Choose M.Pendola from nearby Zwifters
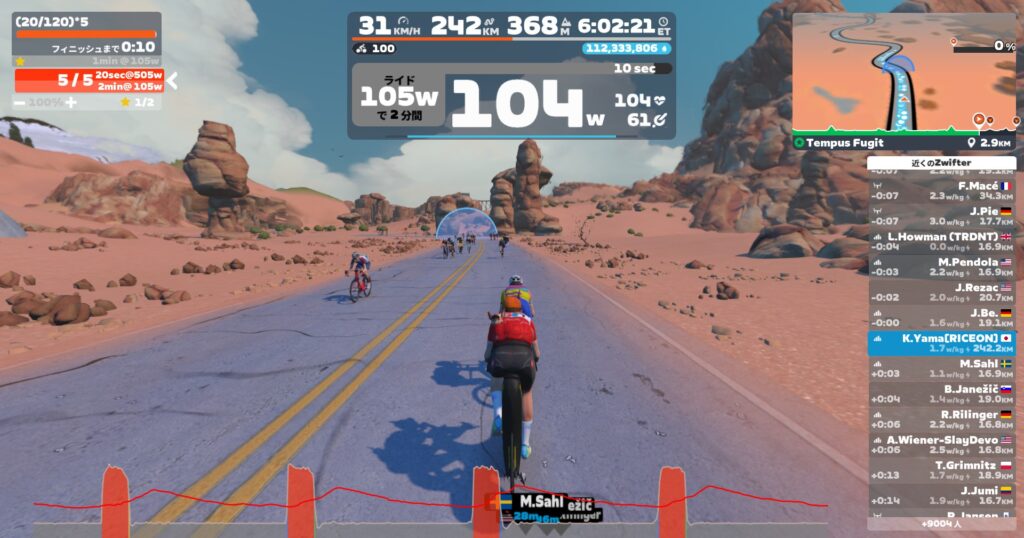This screenshot has width=1024, height=538. point(942,267)
